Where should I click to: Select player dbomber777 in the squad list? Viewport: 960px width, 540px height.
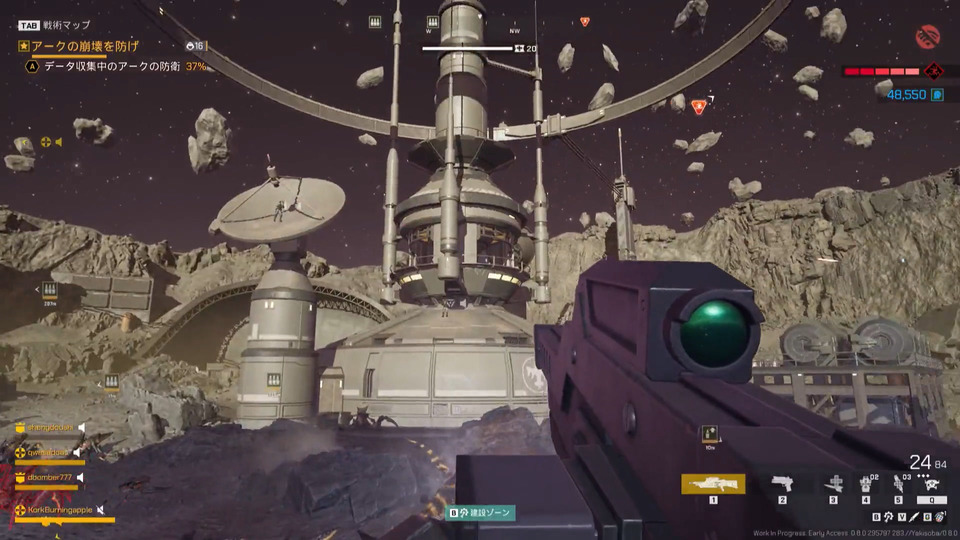tap(50, 478)
